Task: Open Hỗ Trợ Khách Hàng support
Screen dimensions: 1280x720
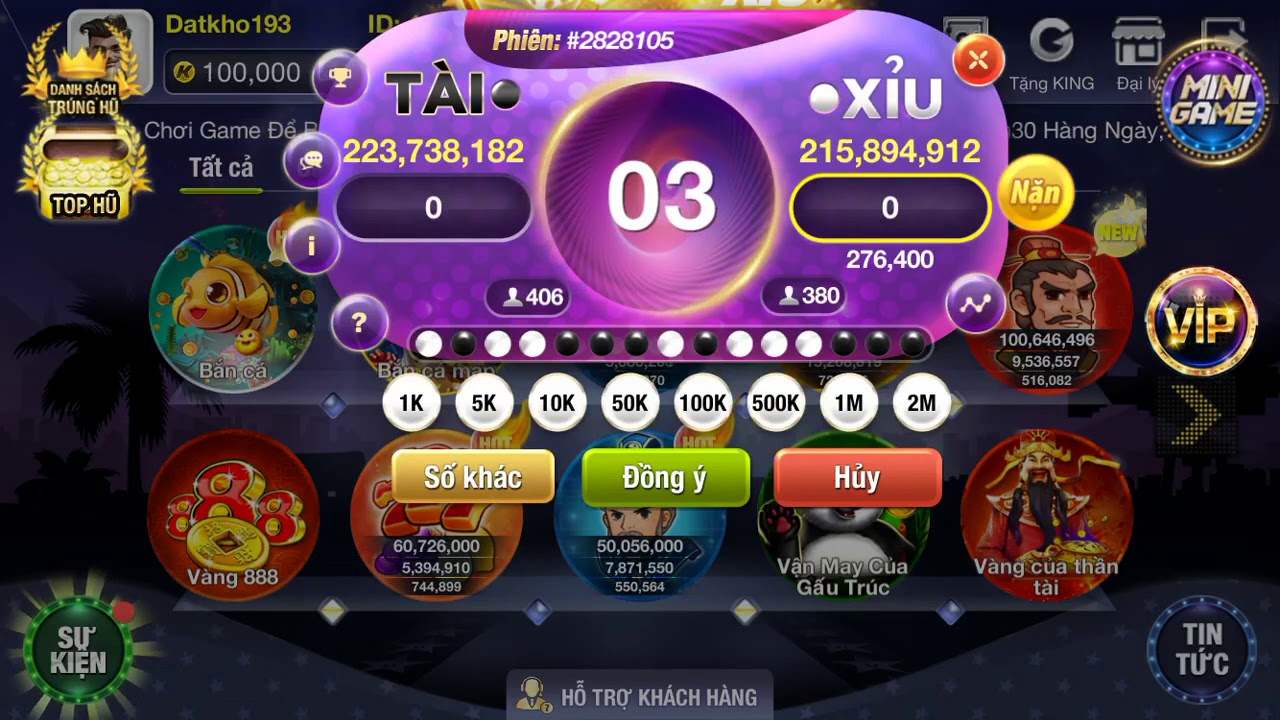Action: (x=639, y=696)
